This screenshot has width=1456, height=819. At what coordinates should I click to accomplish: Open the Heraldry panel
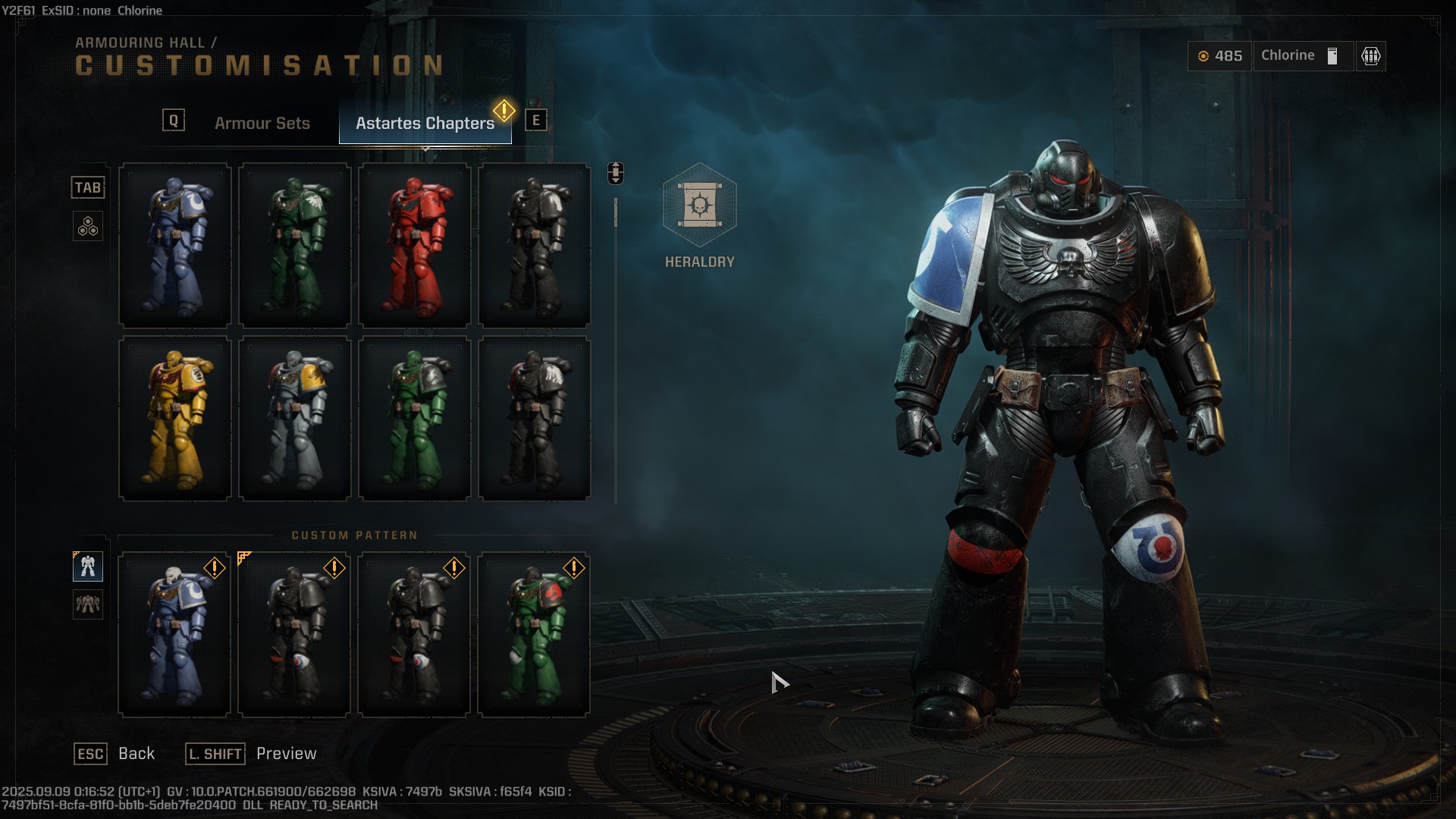[698, 216]
